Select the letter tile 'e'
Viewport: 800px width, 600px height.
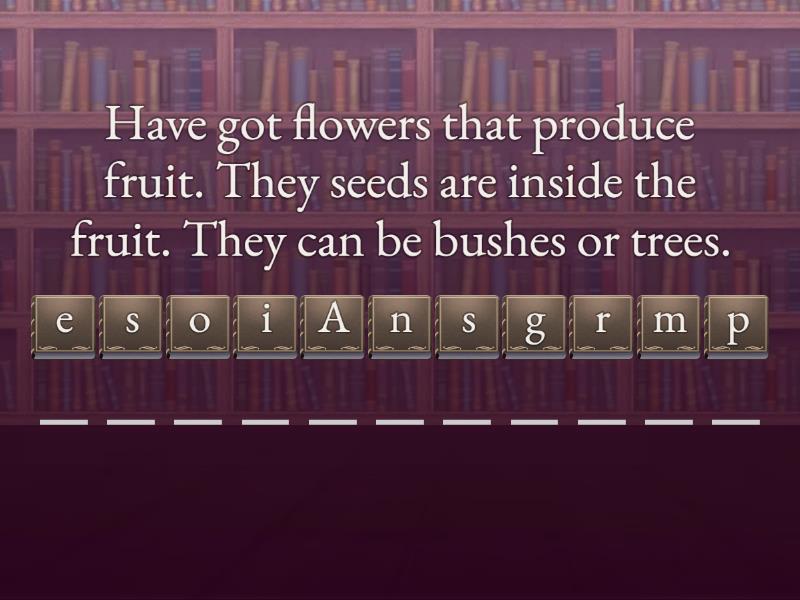[x=65, y=326]
